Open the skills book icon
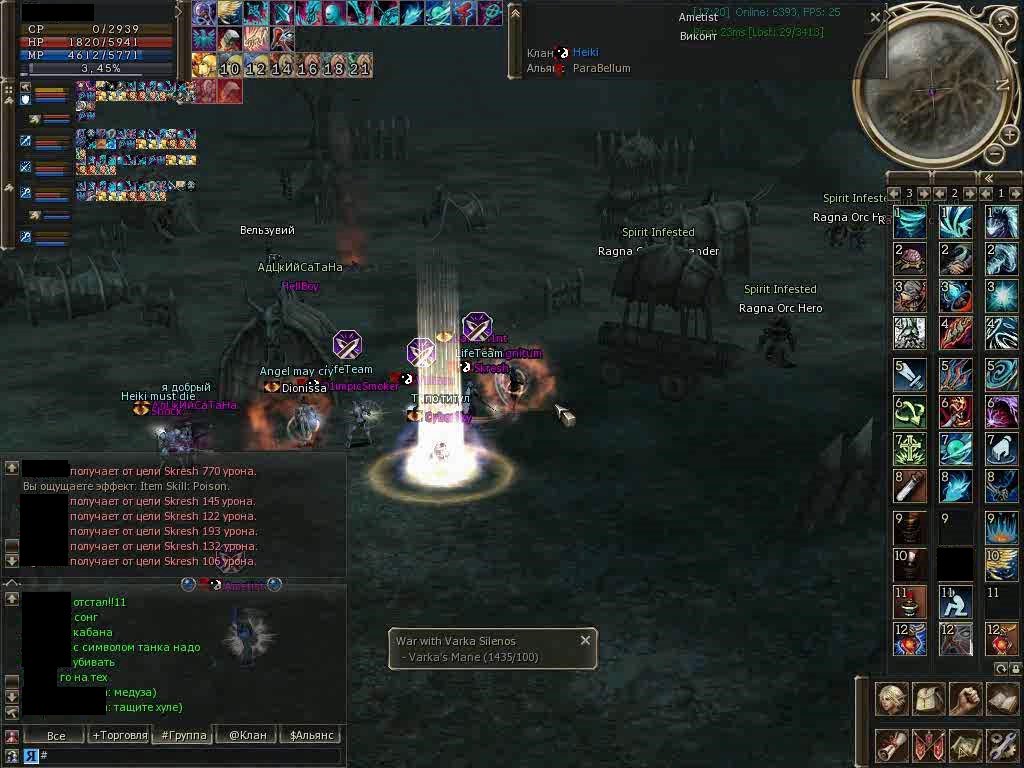Image resolution: width=1024 pixels, height=768 pixels. click(1002, 699)
